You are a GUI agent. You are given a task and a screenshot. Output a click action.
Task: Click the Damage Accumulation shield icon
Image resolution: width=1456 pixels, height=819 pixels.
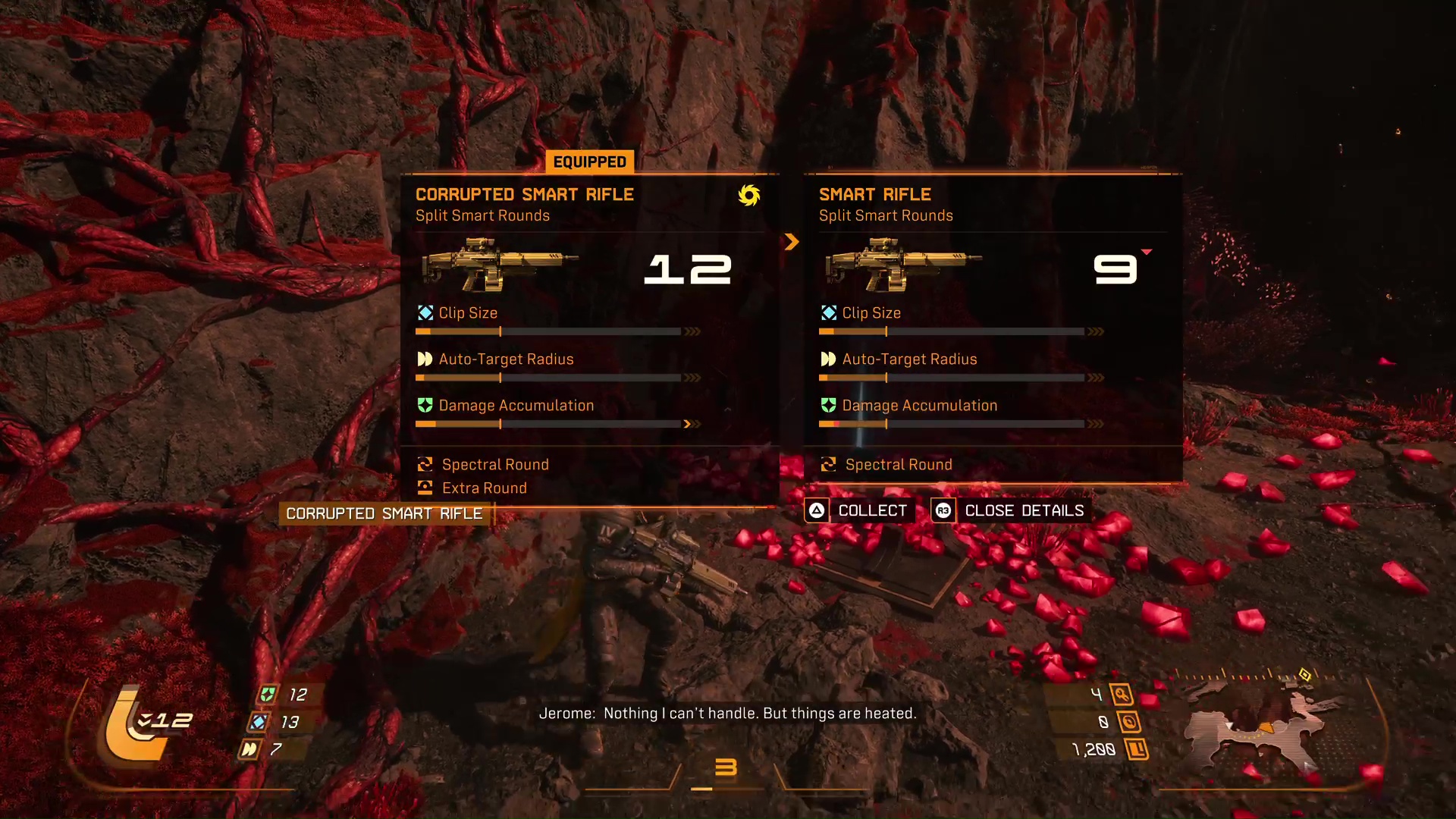coord(424,406)
